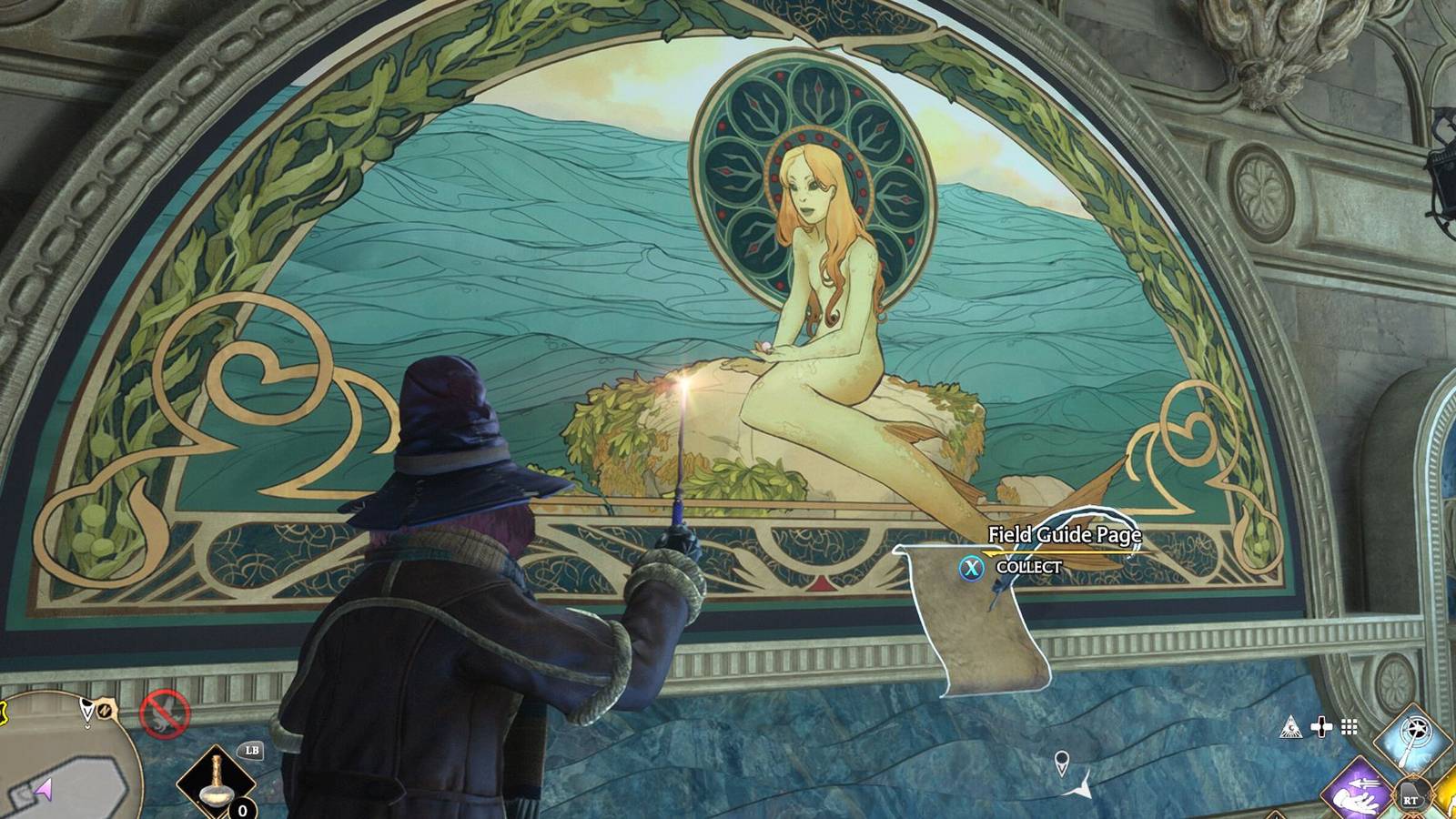Click the compass N marker on the minimap
This screenshot has width=1456, height=819.
105,711
